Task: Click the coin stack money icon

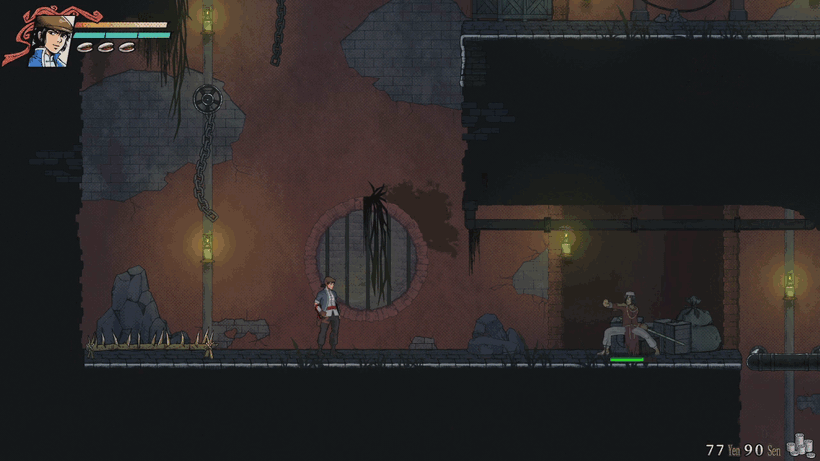Action: click(801, 447)
